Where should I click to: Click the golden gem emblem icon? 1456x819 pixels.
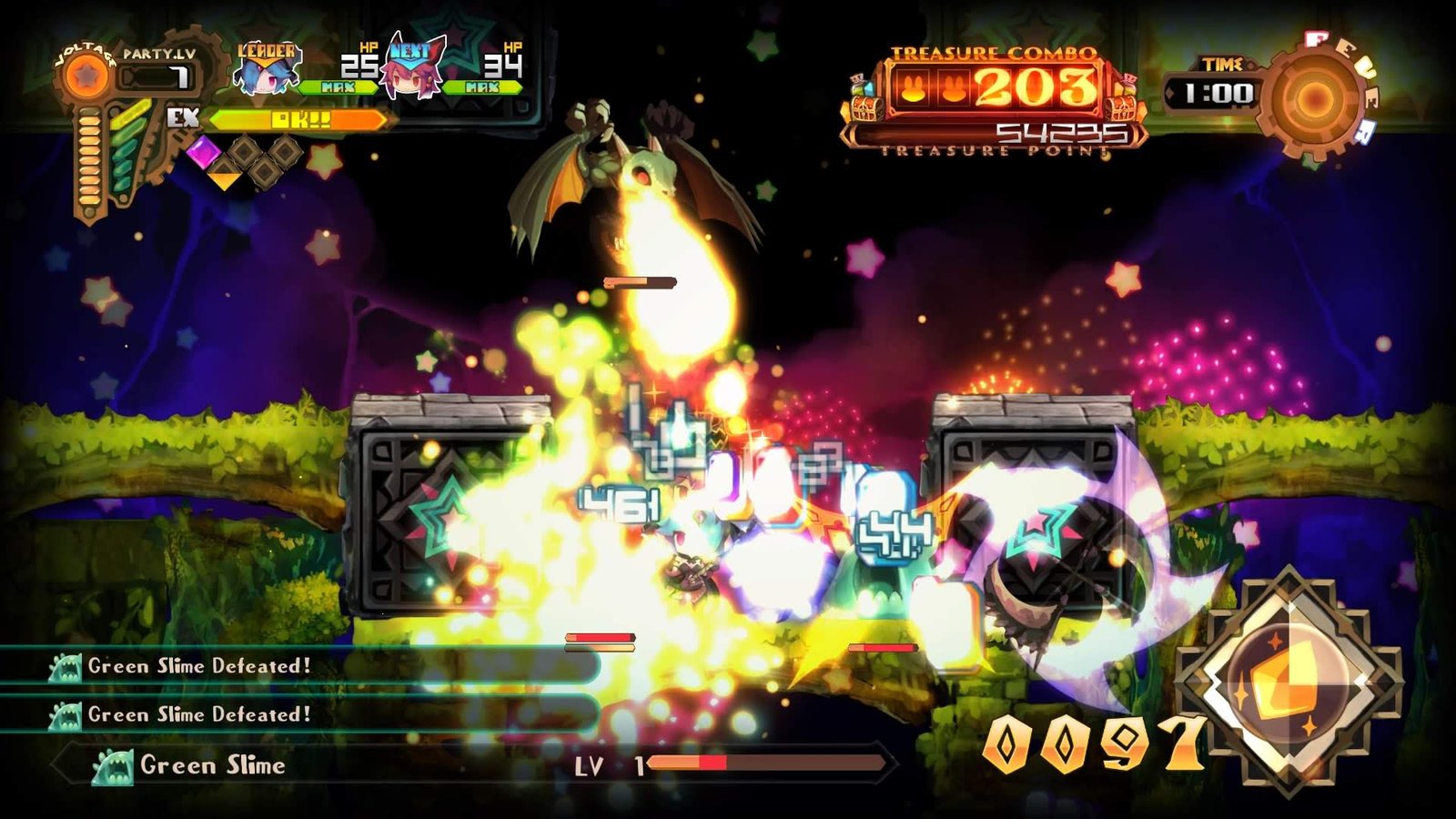click(x=1287, y=682)
